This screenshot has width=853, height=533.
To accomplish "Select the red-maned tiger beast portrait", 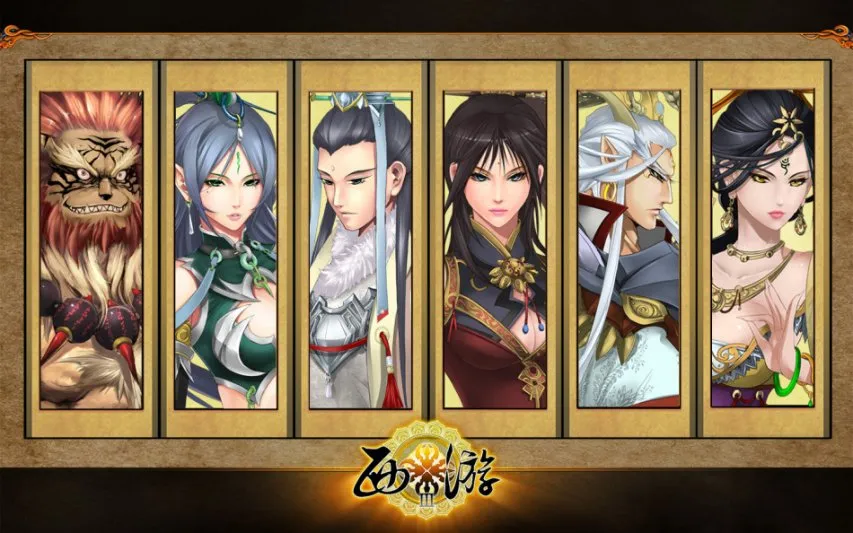I will [91, 250].
